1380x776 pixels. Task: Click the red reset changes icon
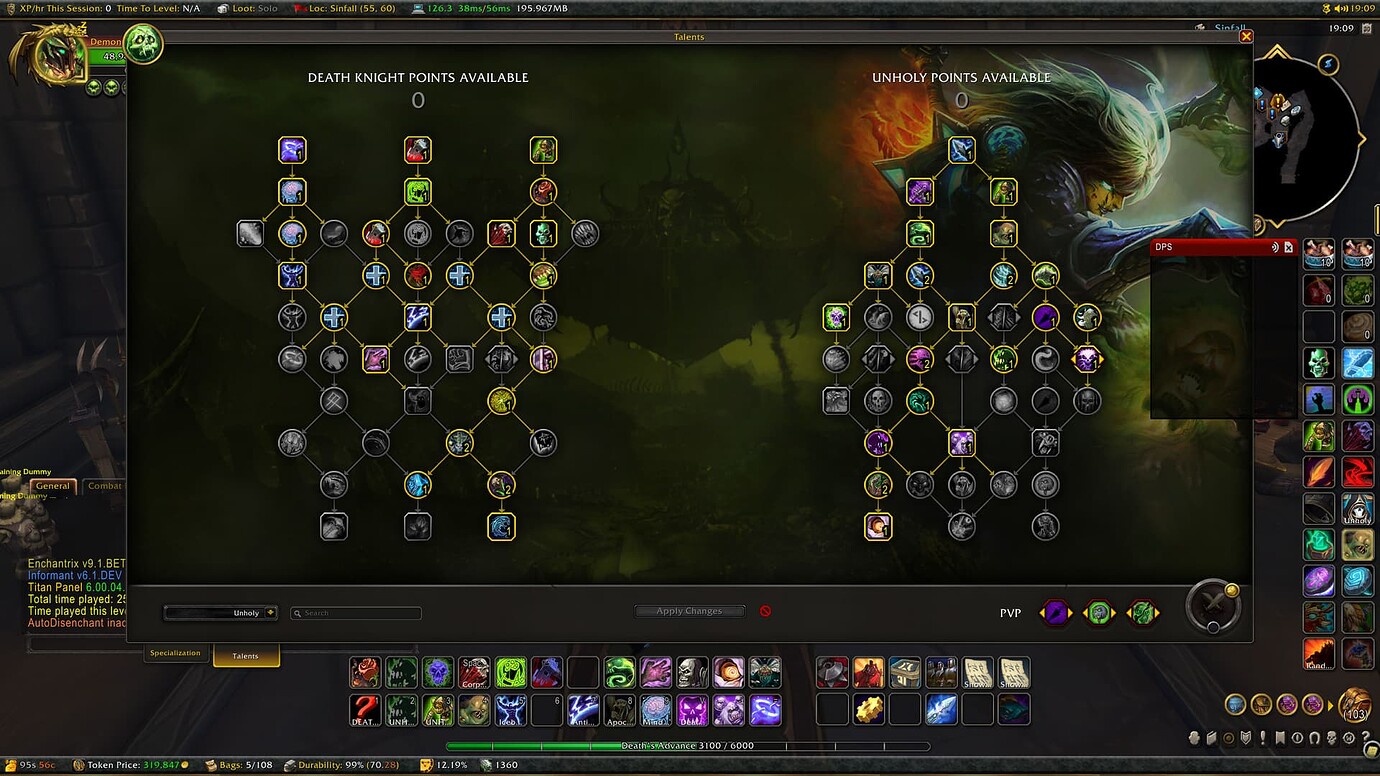[765, 611]
